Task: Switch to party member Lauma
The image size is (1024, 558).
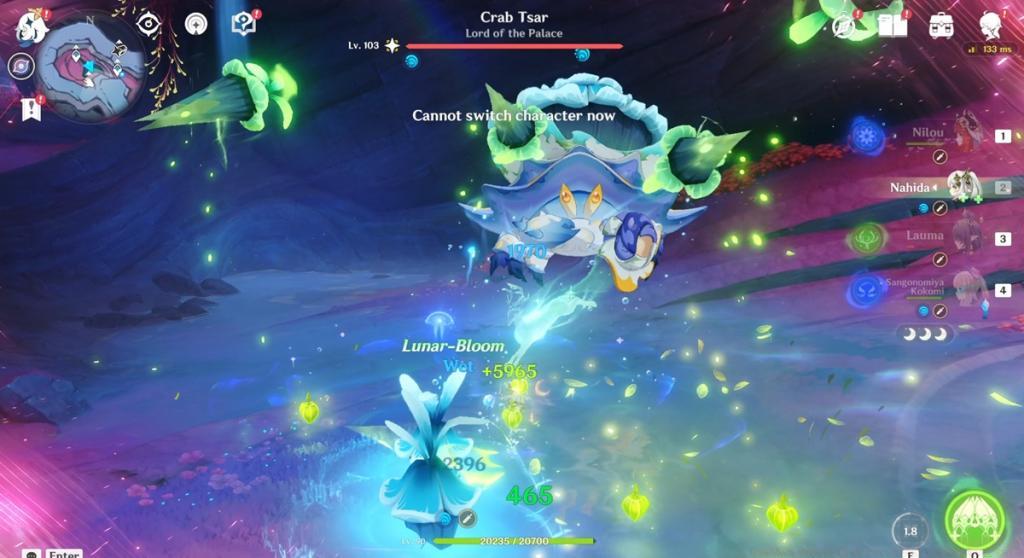Action: [965, 238]
